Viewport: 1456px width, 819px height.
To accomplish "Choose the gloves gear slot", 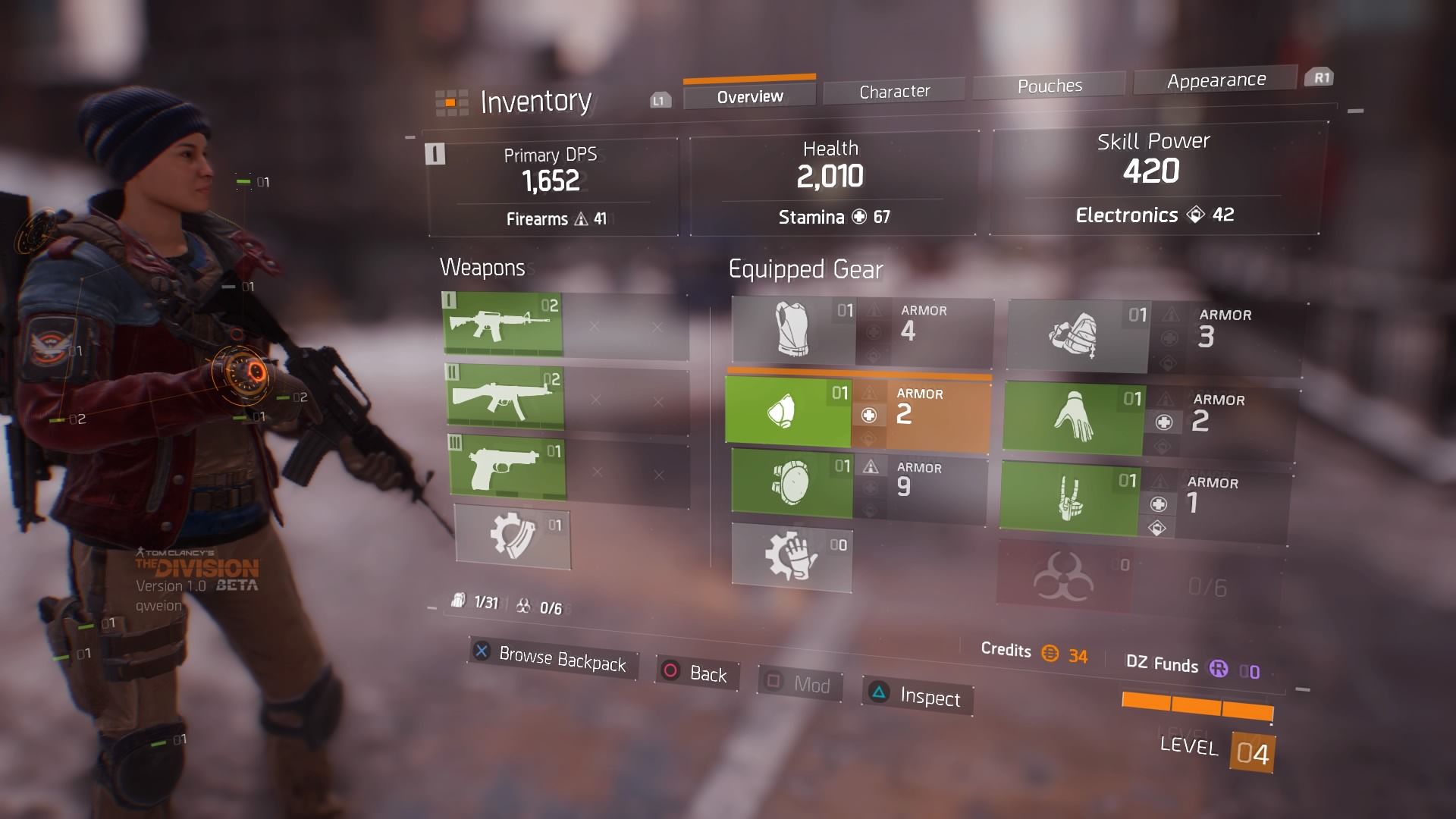I will pyautogui.click(x=1073, y=418).
